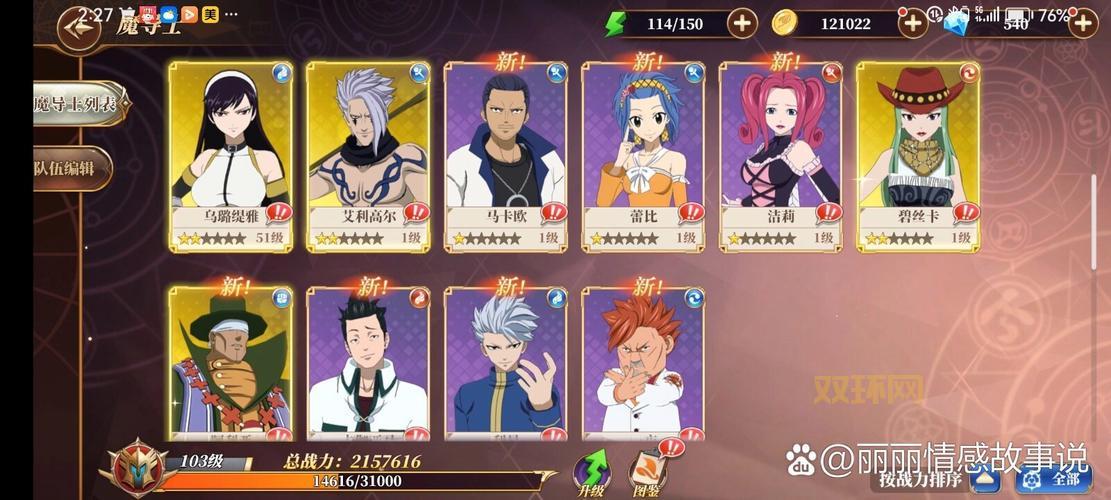
Task: Open the black-haired white-coat man card
Action: [368, 365]
